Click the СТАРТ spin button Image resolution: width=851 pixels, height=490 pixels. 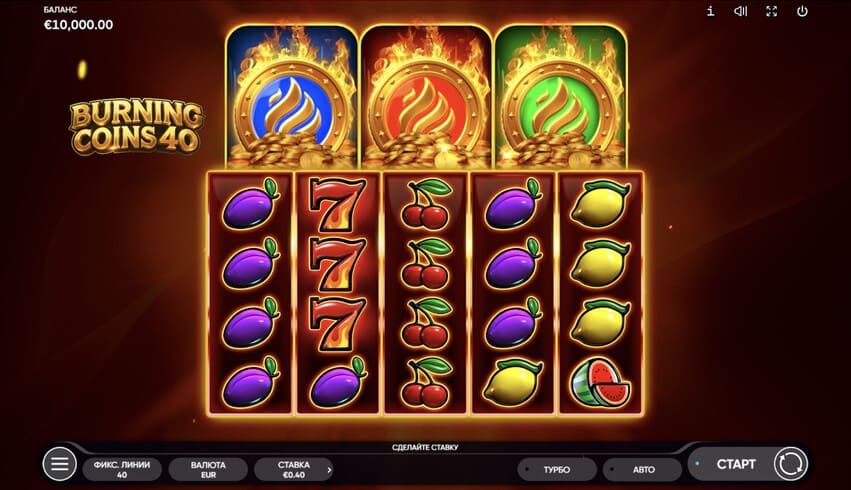tap(737, 464)
